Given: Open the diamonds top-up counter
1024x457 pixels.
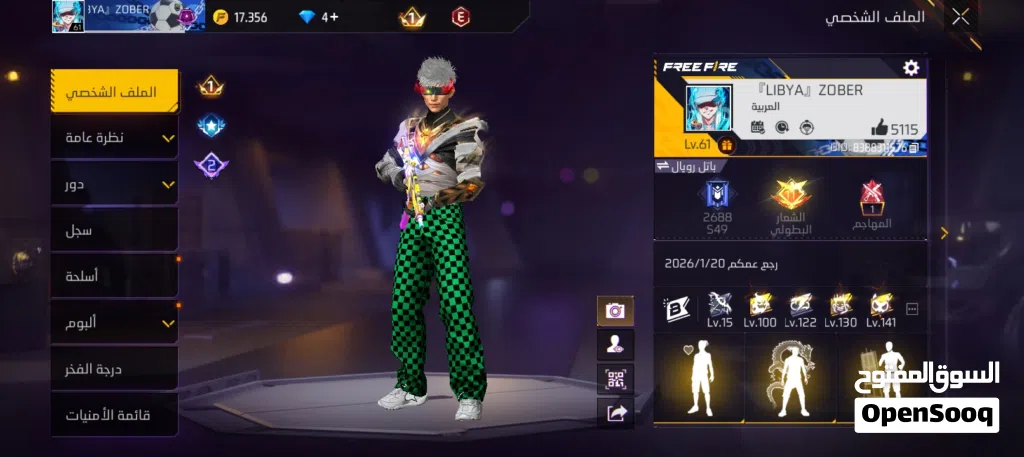Looking at the screenshot, I should pyautogui.click(x=320, y=17).
